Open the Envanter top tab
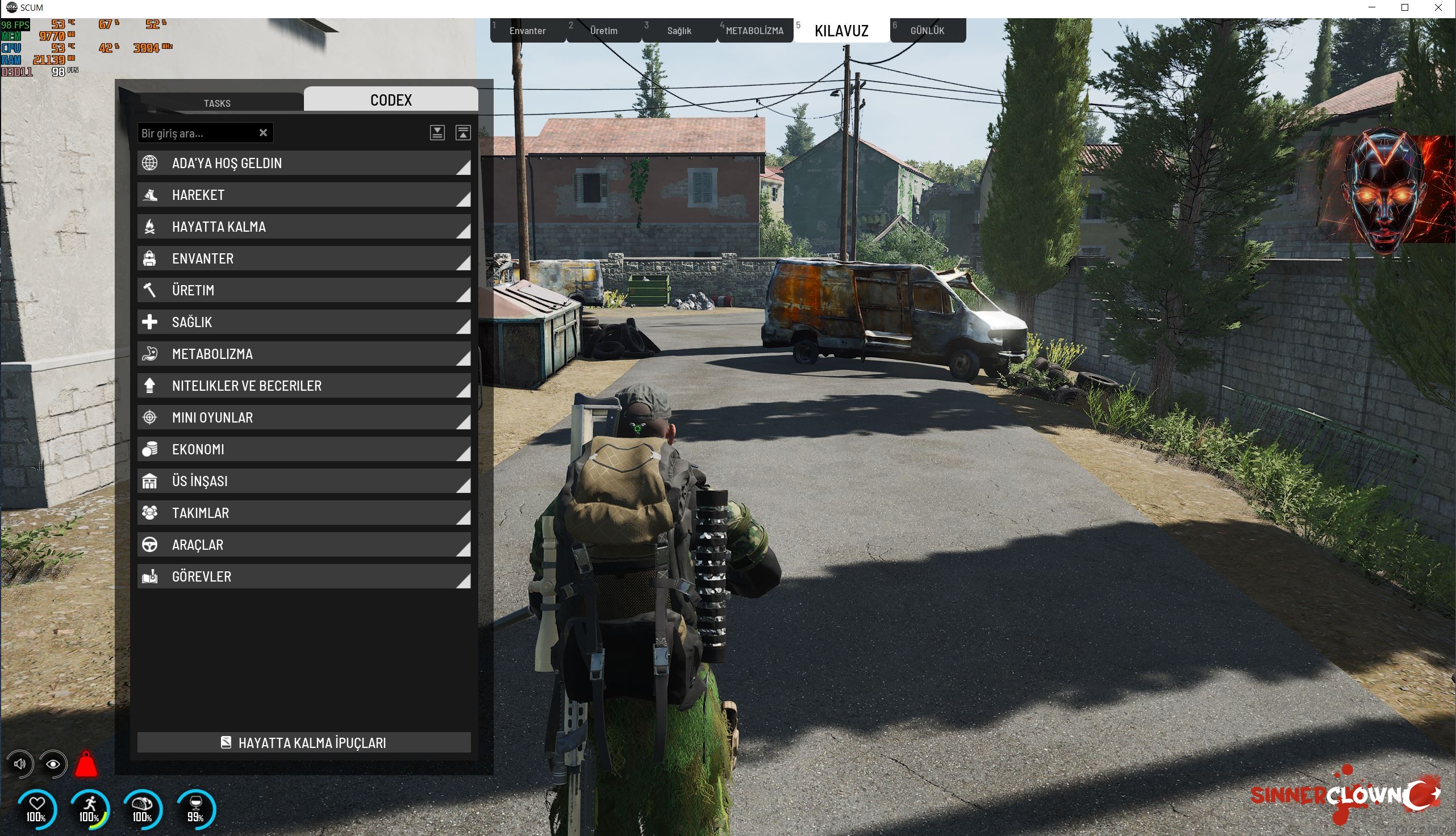The image size is (1456, 836). point(527,31)
